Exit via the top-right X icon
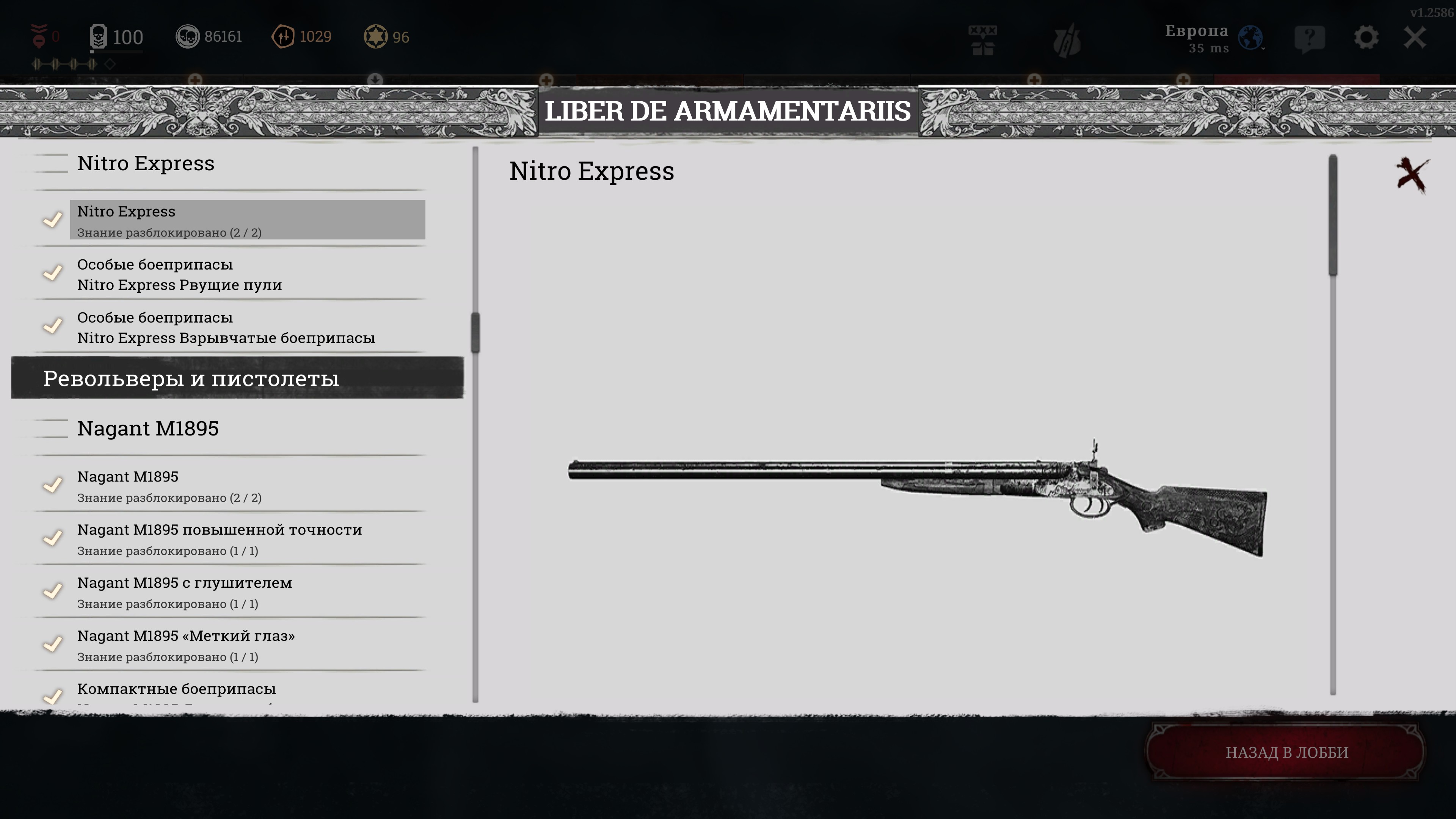 (1415, 38)
